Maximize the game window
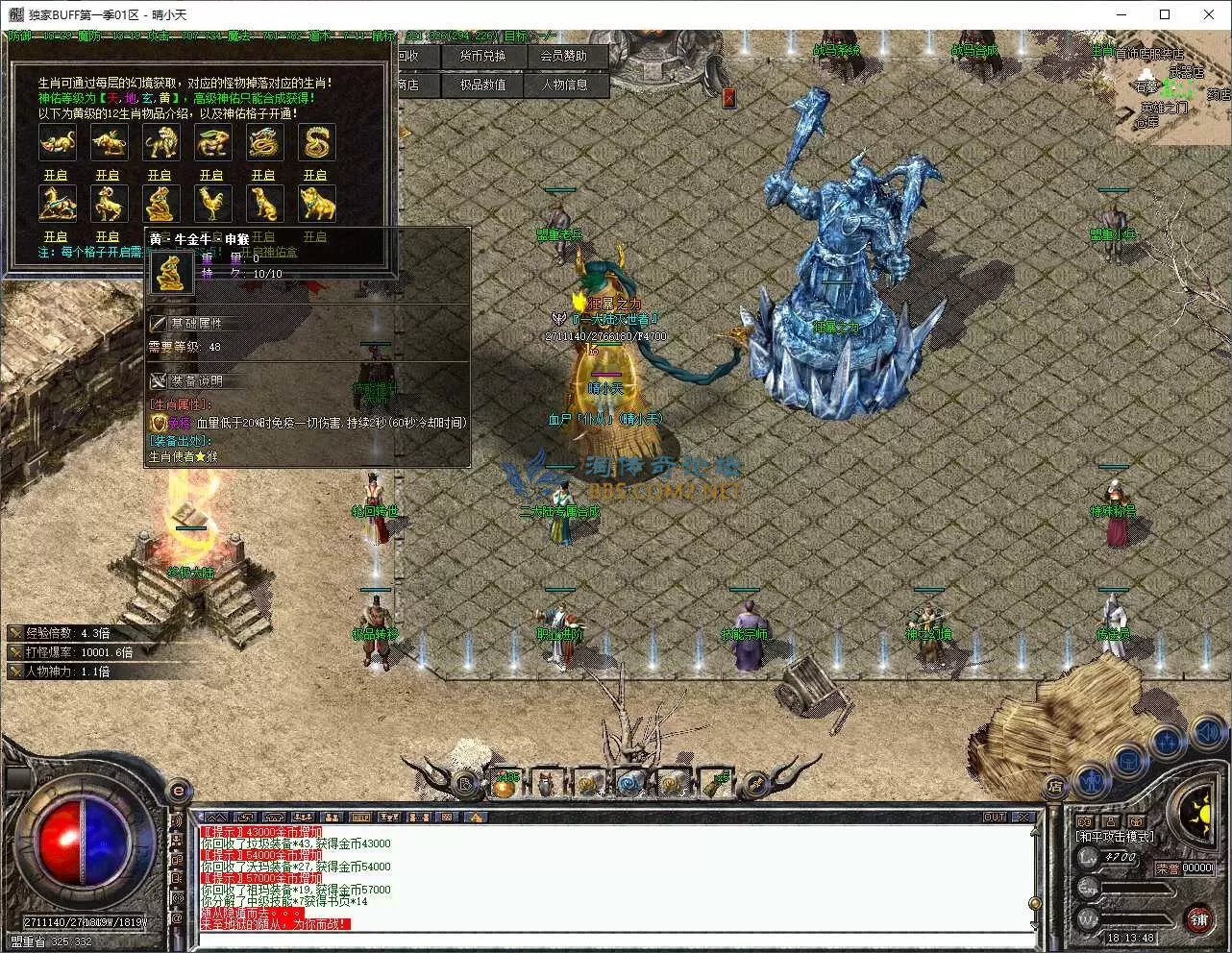Image resolution: width=1232 pixels, height=953 pixels. (1165, 14)
